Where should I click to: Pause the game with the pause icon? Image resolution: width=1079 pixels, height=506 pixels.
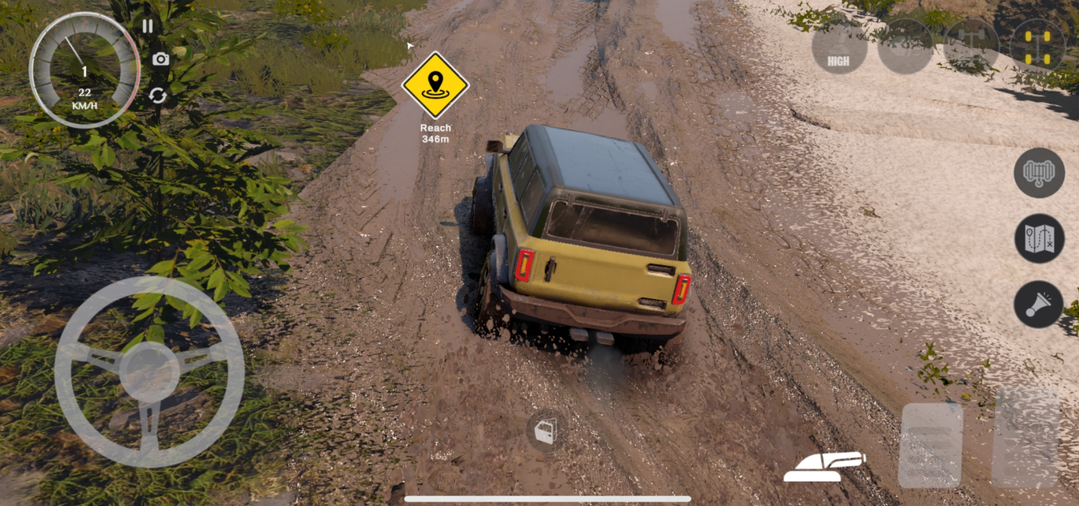point(148,27)
